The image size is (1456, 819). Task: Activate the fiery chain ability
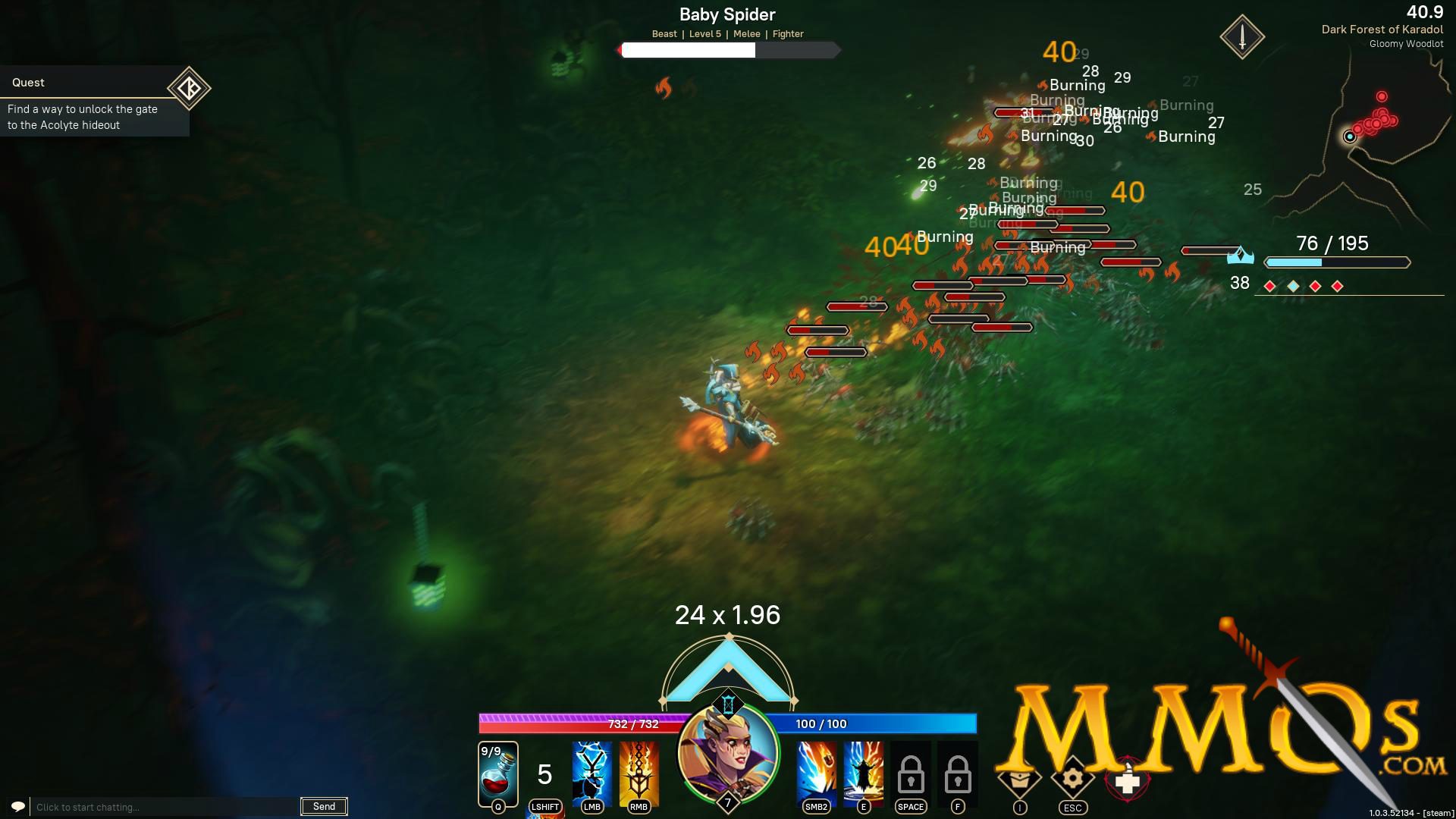click(639, 772)
